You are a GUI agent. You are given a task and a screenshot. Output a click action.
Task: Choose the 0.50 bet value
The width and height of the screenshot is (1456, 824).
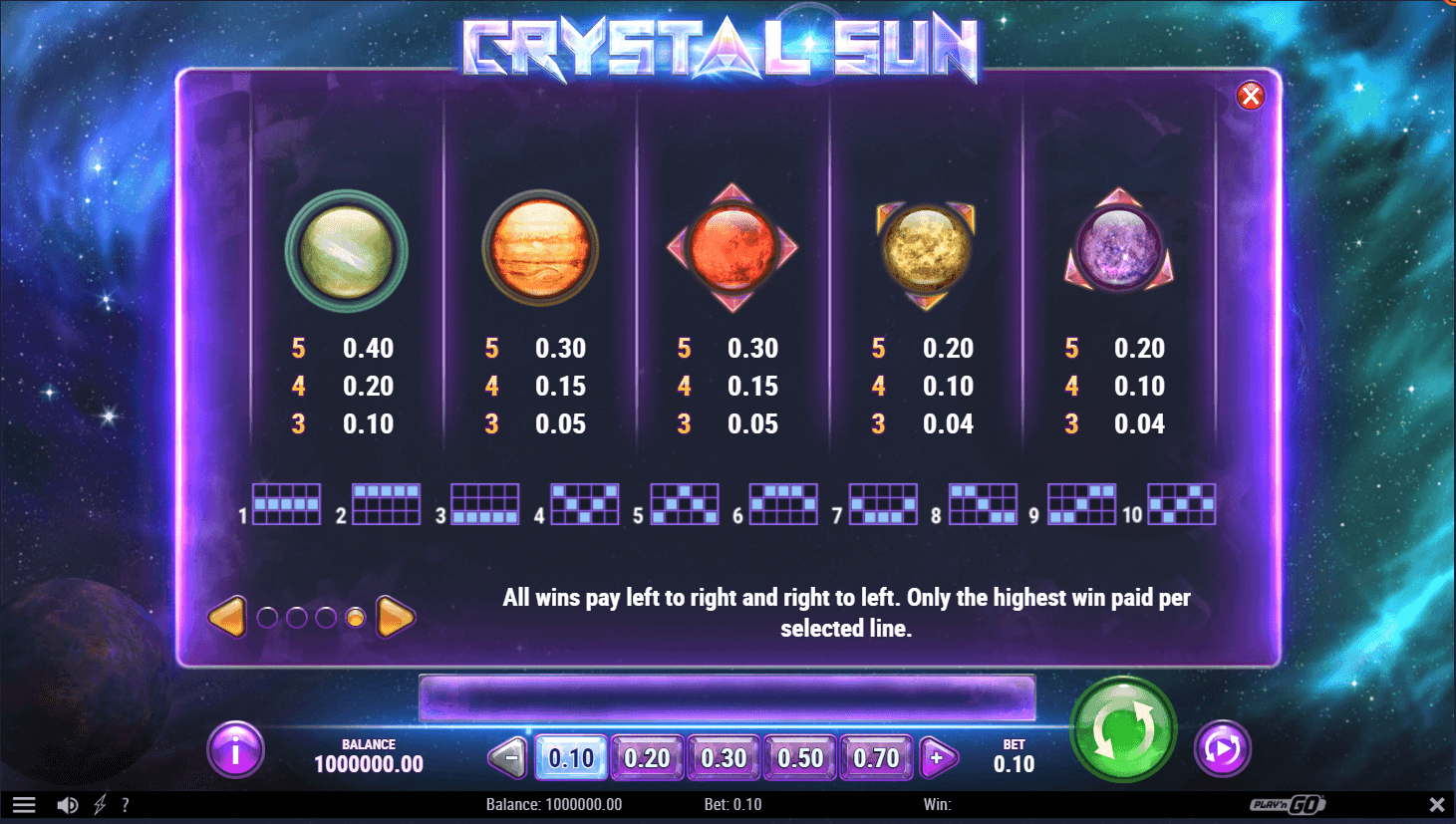tap(800, 758)
